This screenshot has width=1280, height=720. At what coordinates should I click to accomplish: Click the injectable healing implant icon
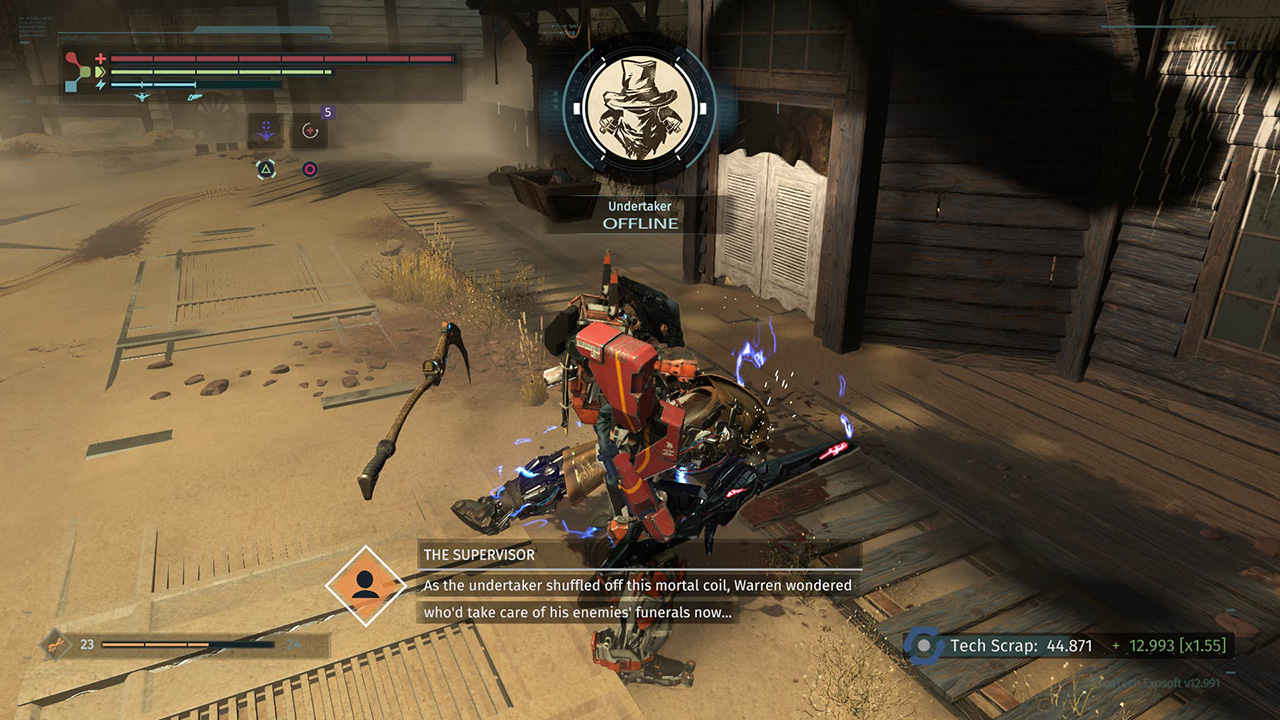(309, 130)
